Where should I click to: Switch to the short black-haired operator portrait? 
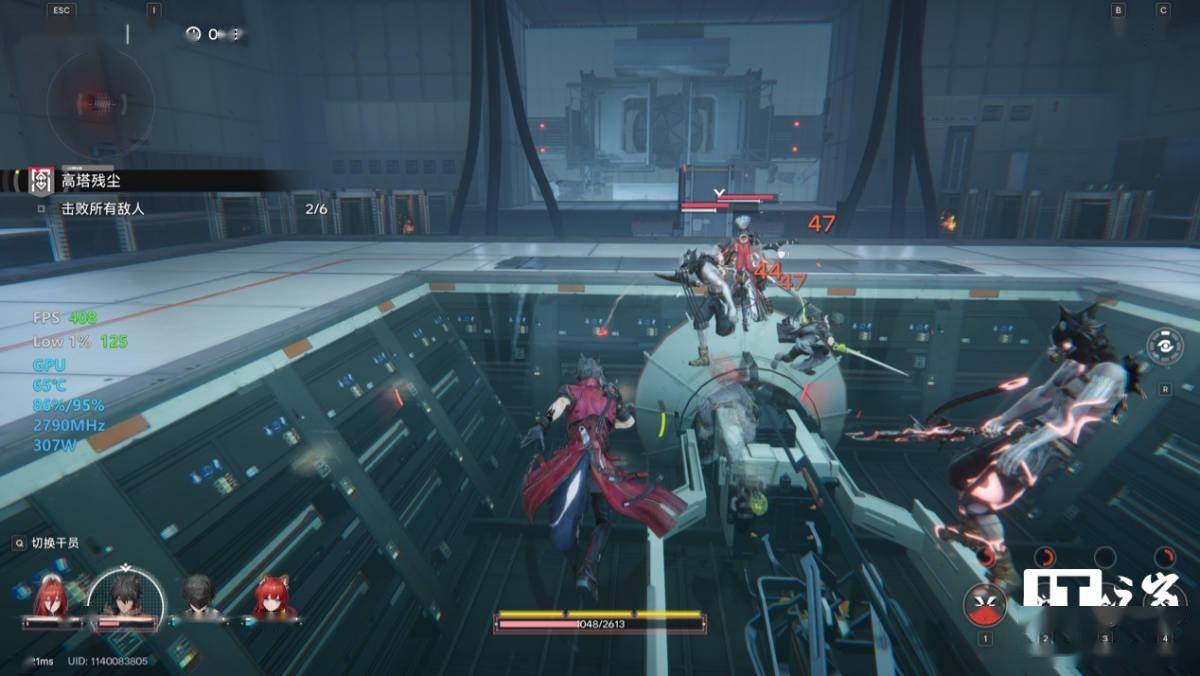(x=199, y=598)
